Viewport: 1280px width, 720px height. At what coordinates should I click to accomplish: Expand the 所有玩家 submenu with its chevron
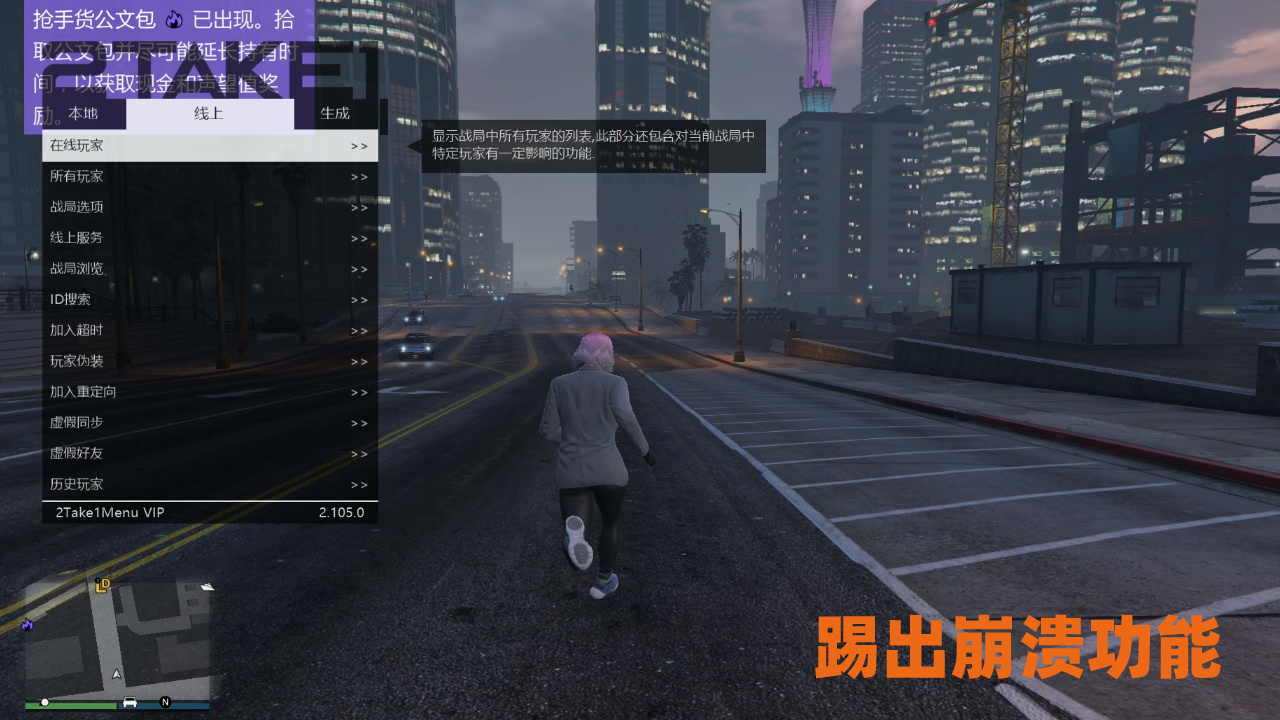[x=359, y=176]
